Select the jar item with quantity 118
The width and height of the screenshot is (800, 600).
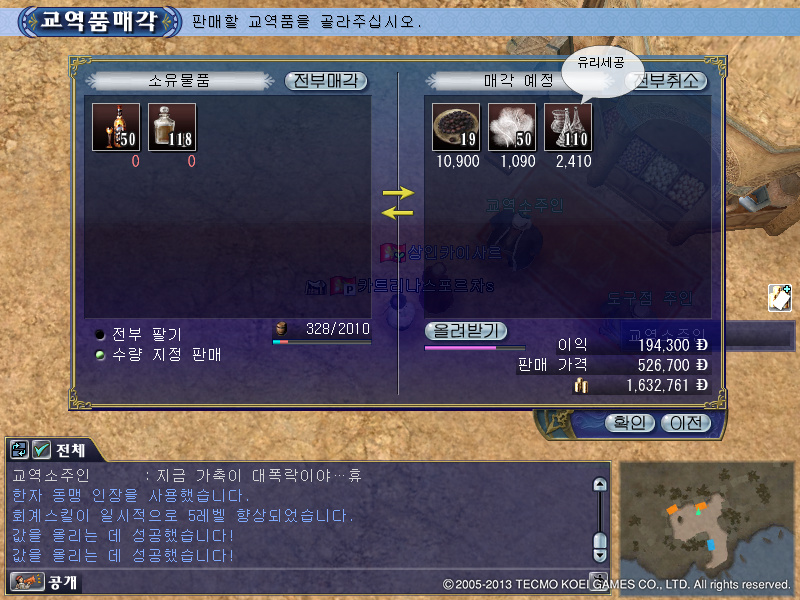coord(172,128)
